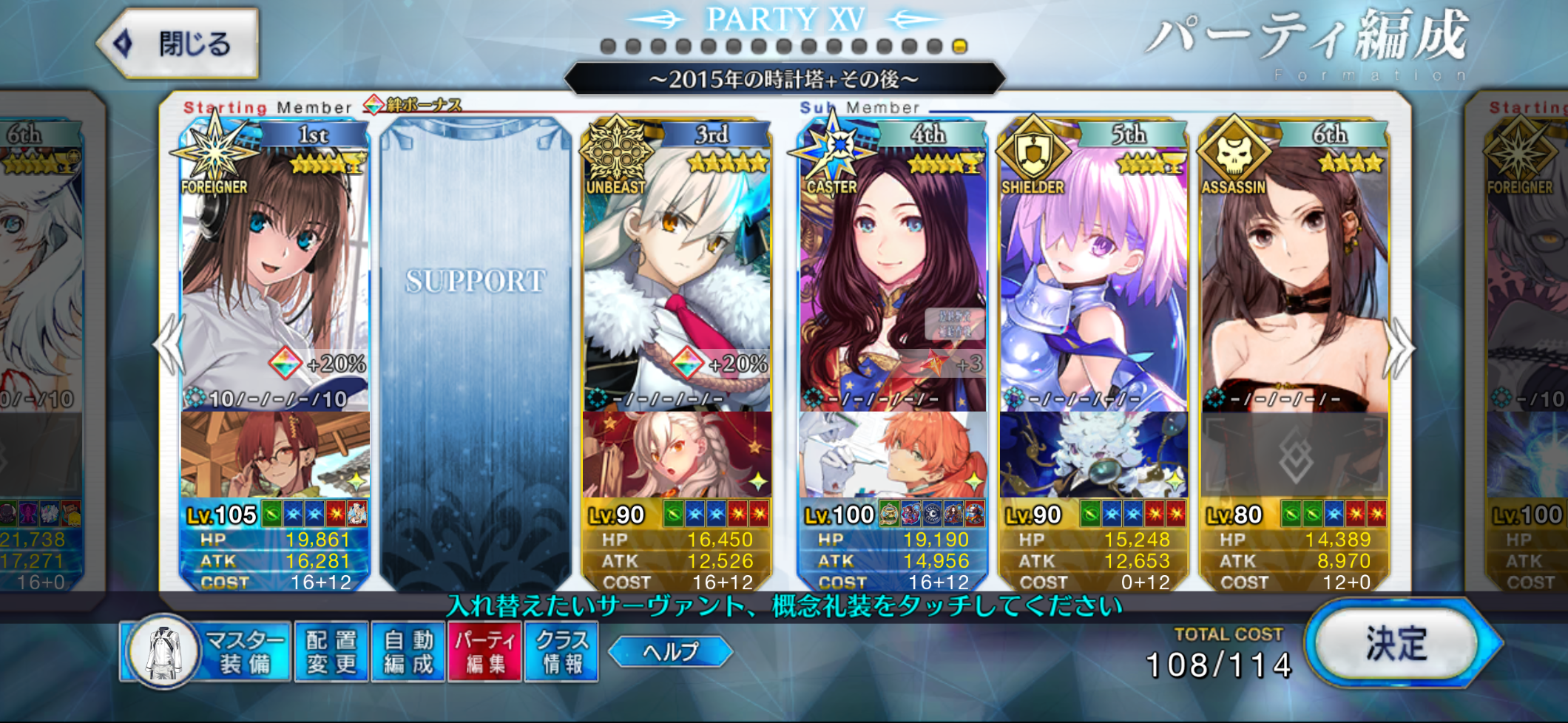Pick the 5th slot Shielder servant card
Screen dimensions: 1568x723
(x=1093, y=281)
